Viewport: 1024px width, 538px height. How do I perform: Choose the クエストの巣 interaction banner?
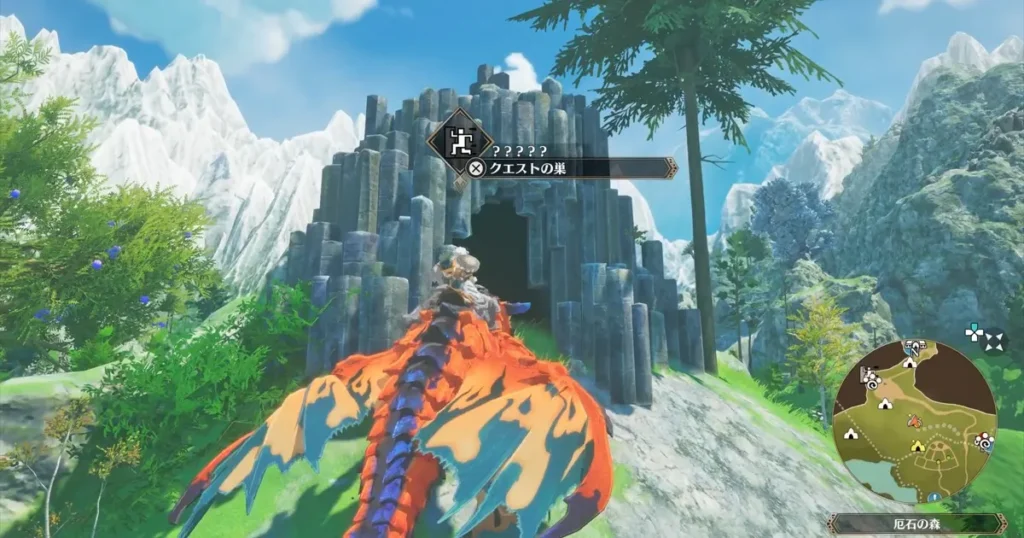click(x=570, y=168)
